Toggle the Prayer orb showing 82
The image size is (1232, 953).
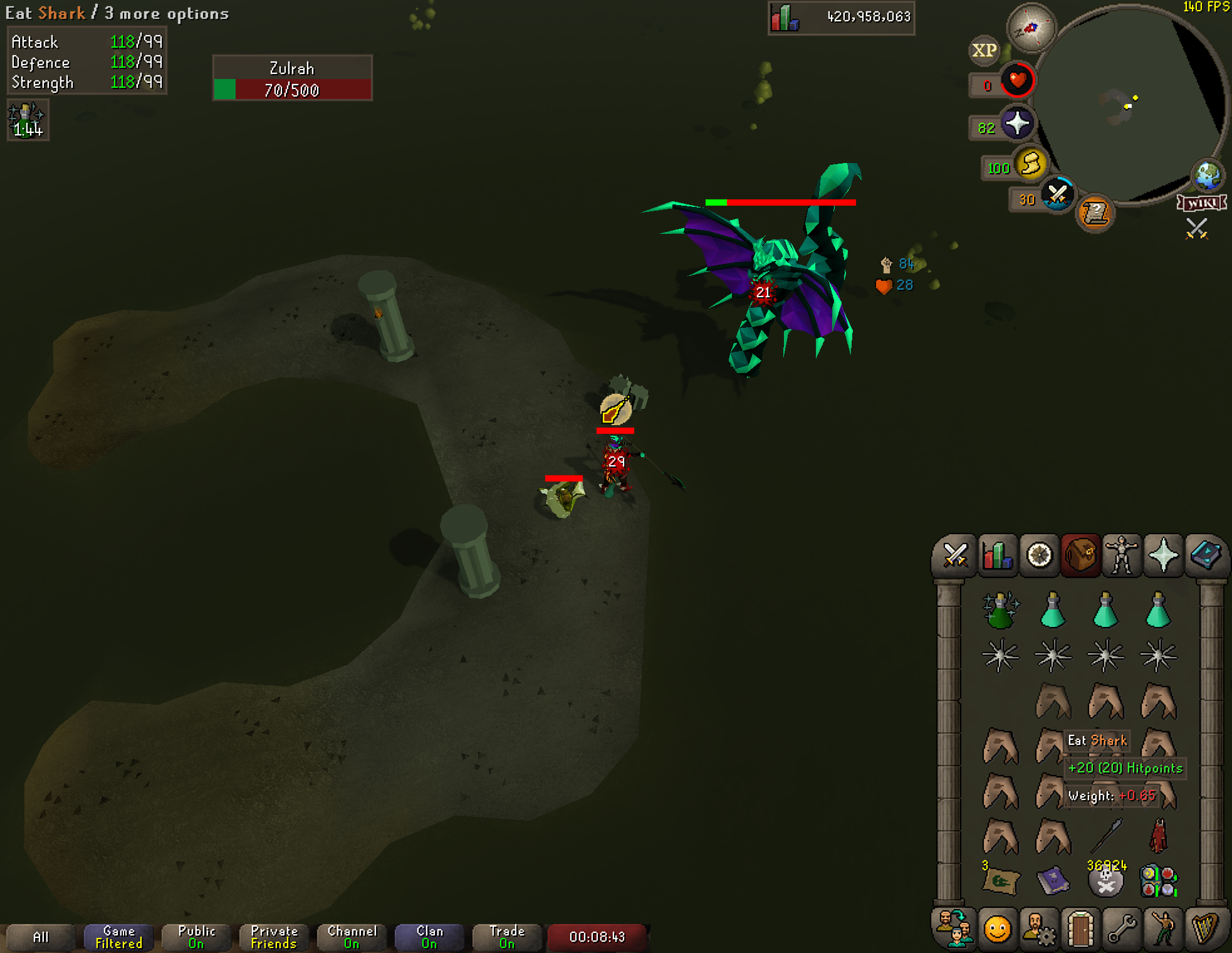[1016, 124]
